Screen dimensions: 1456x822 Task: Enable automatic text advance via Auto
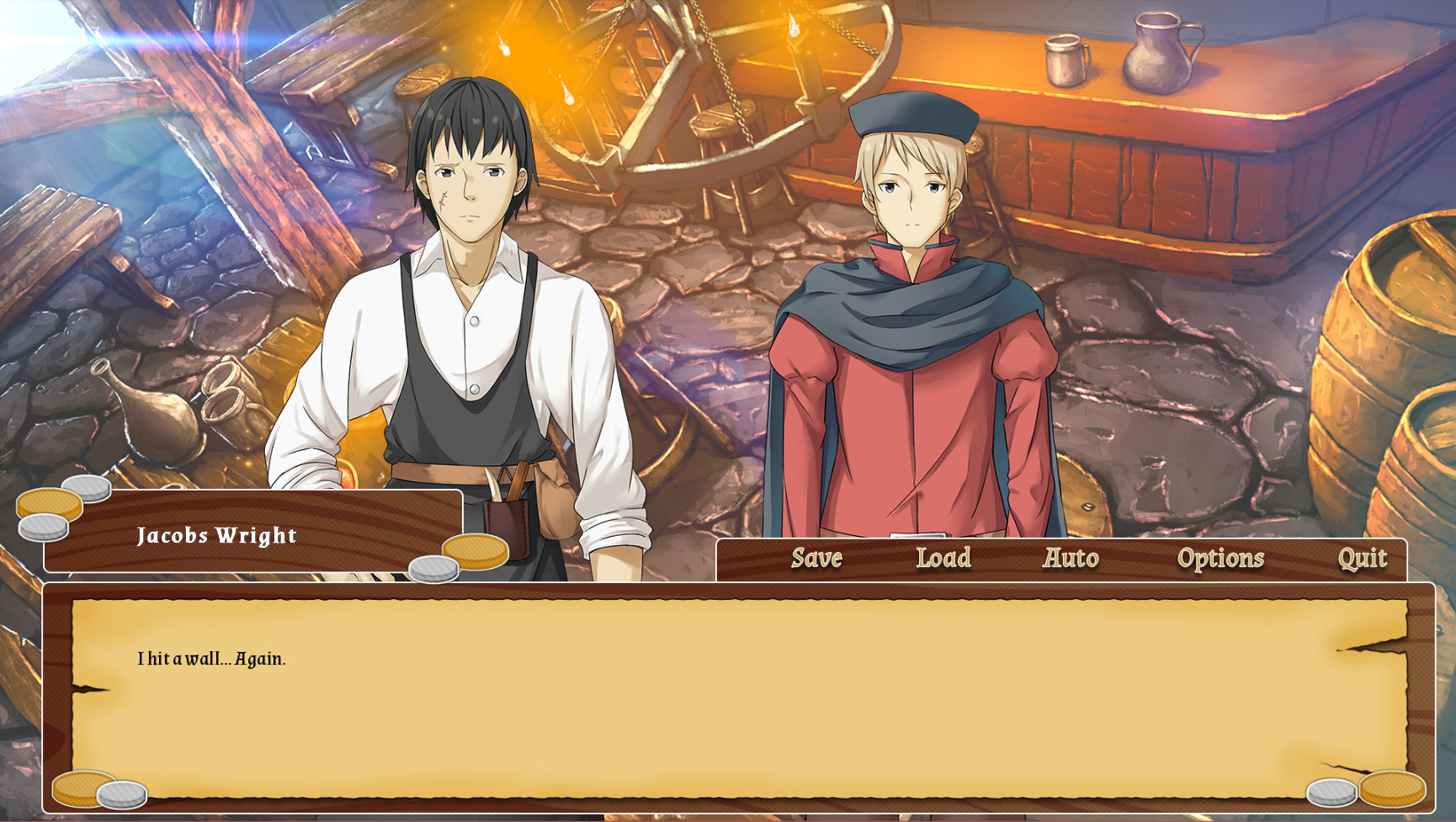(1071, 558)
